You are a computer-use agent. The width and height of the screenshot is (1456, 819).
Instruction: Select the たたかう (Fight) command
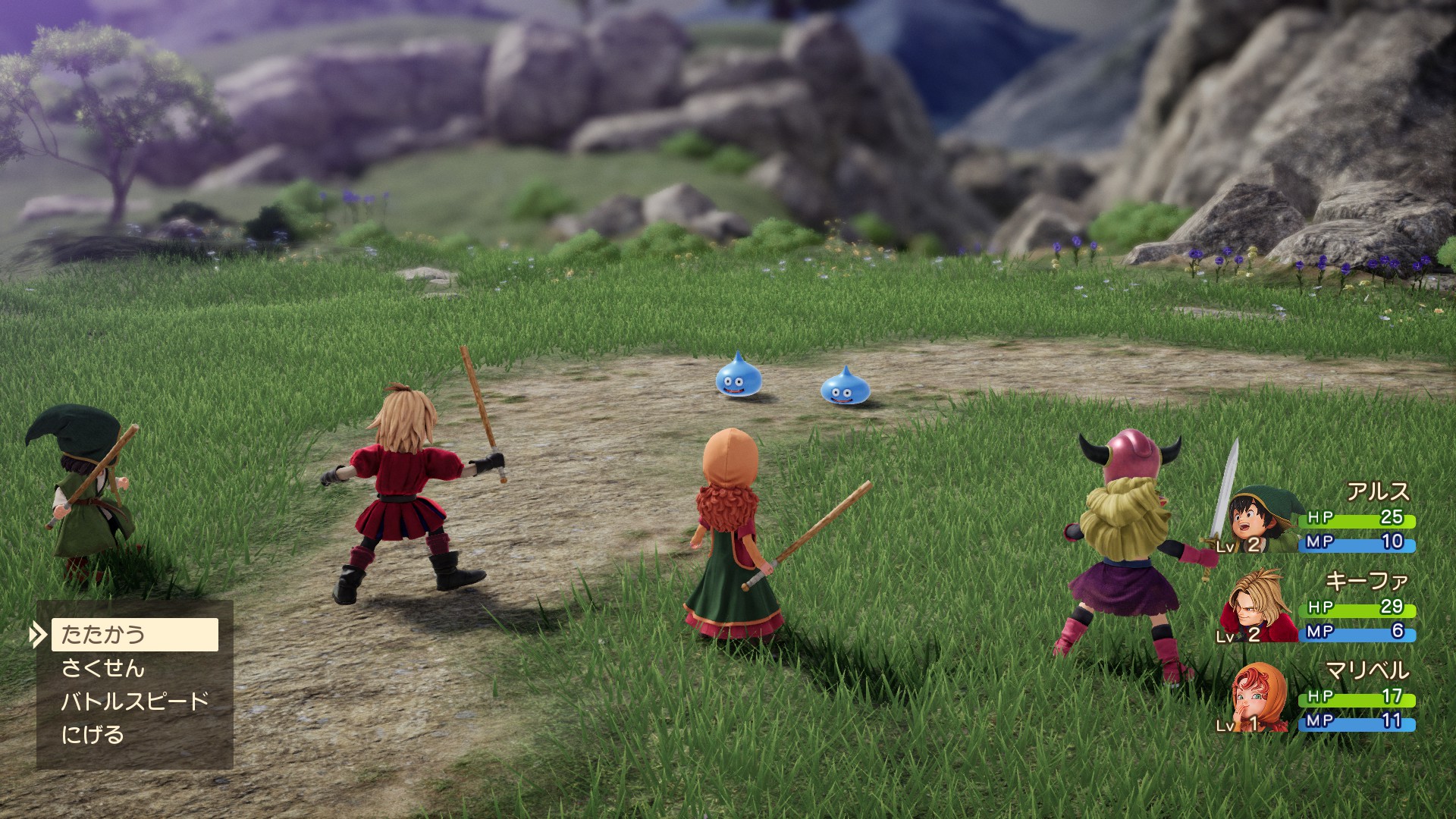point(134,635)
